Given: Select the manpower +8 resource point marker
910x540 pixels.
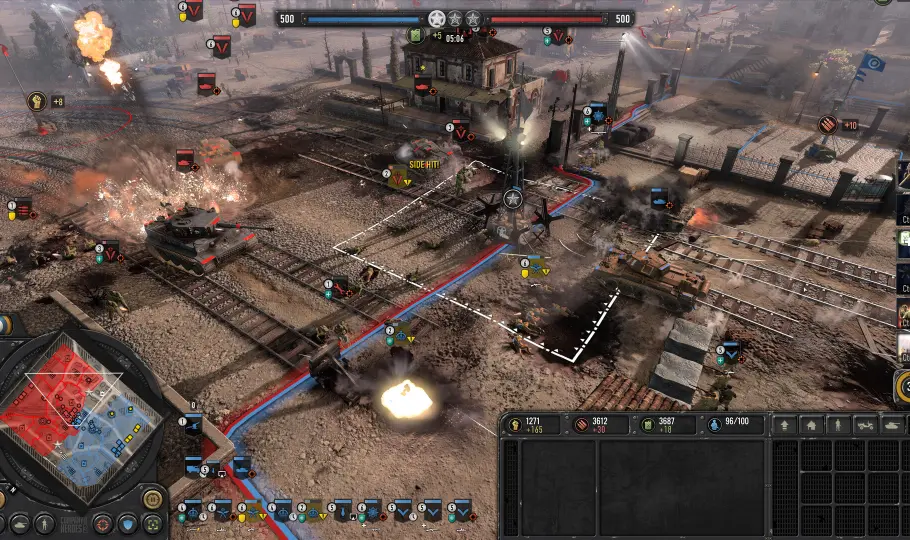Looking at the screenshot, I should click(x=36, y=101).
